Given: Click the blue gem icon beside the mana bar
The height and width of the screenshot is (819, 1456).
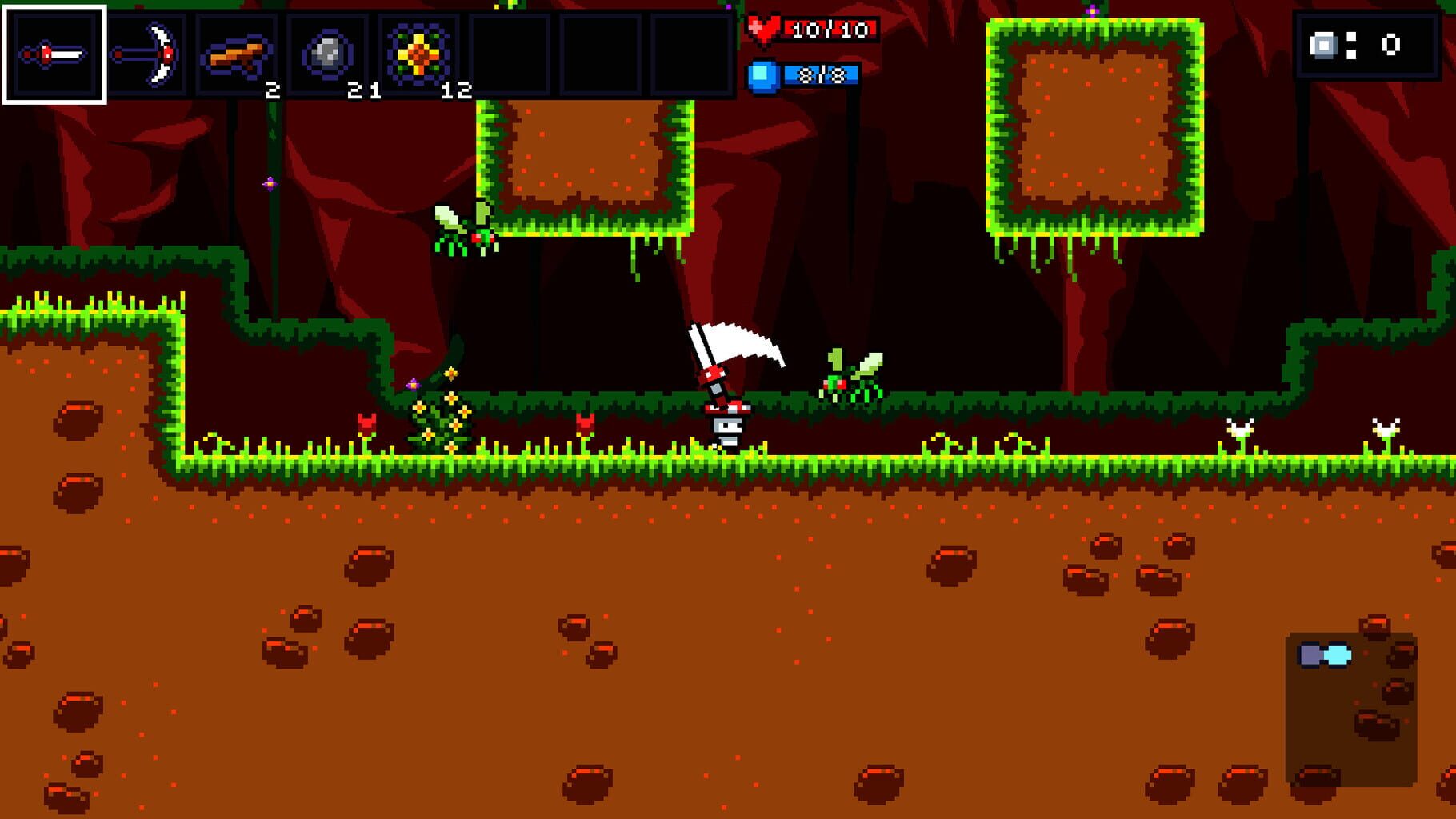Looking at the screenshot, I should pos(764,75).
